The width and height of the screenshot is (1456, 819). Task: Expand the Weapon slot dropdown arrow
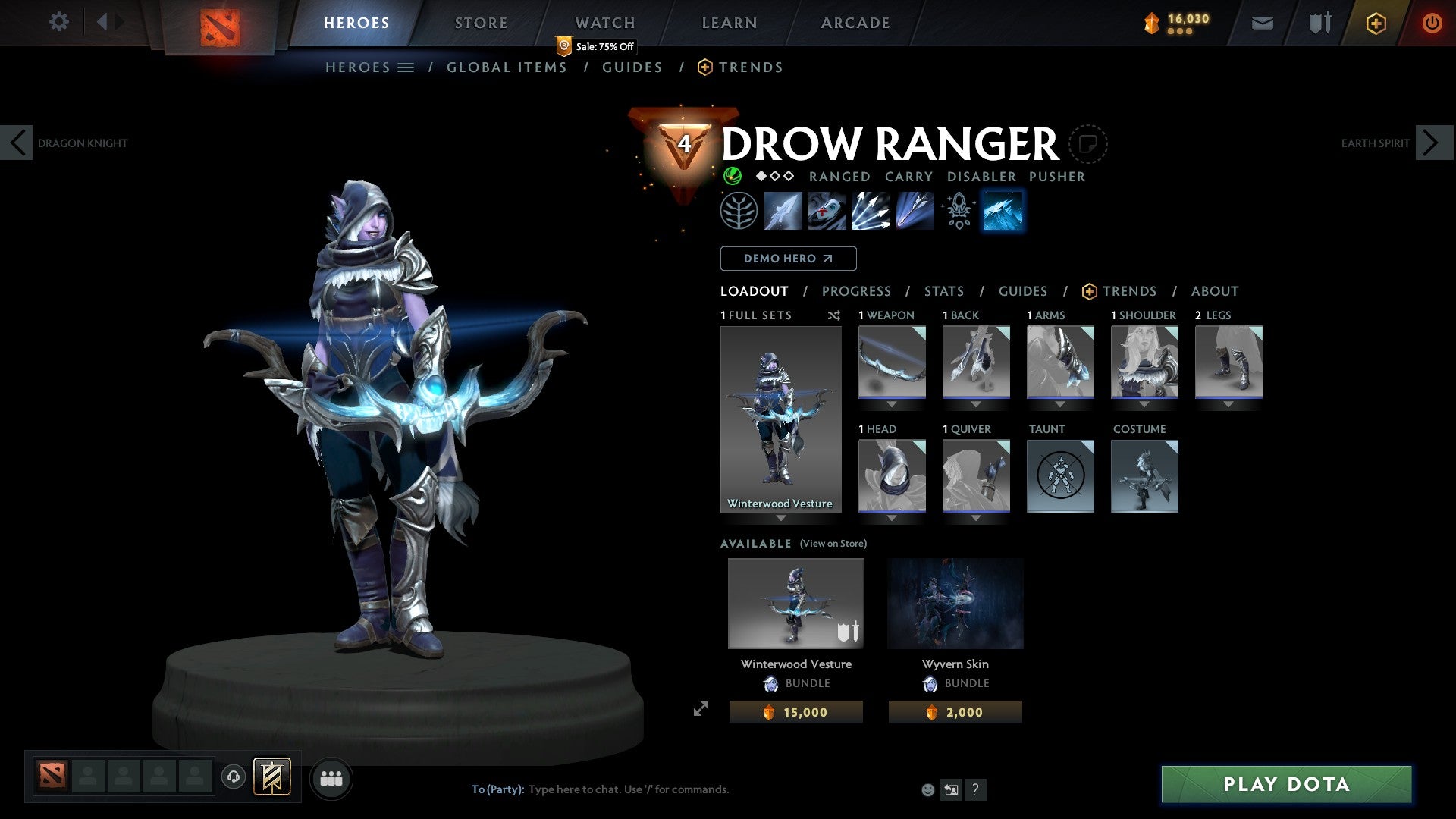coord(892,404)
